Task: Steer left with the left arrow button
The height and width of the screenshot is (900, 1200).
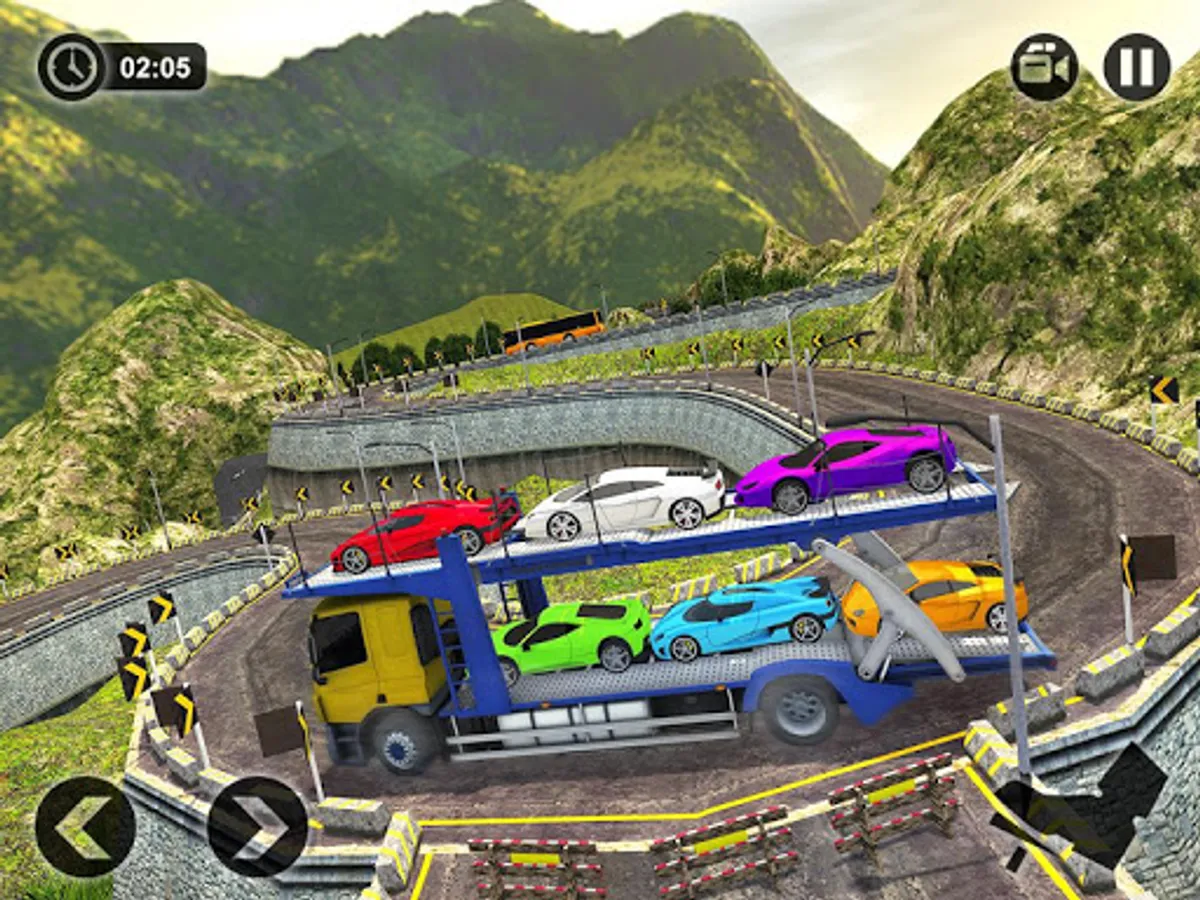Action: (x=85, y=827)
